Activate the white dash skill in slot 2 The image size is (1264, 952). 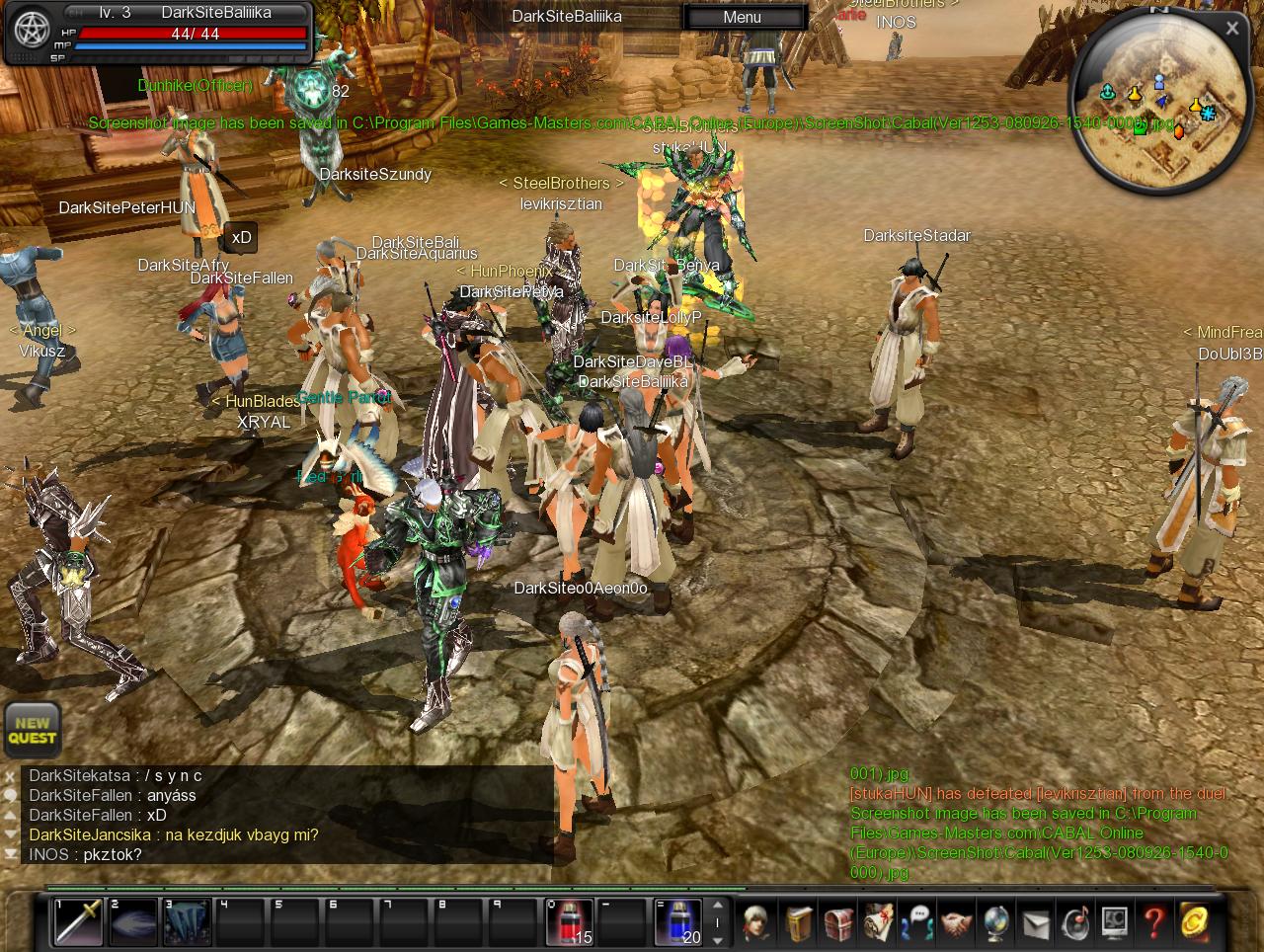click(132, 922)
